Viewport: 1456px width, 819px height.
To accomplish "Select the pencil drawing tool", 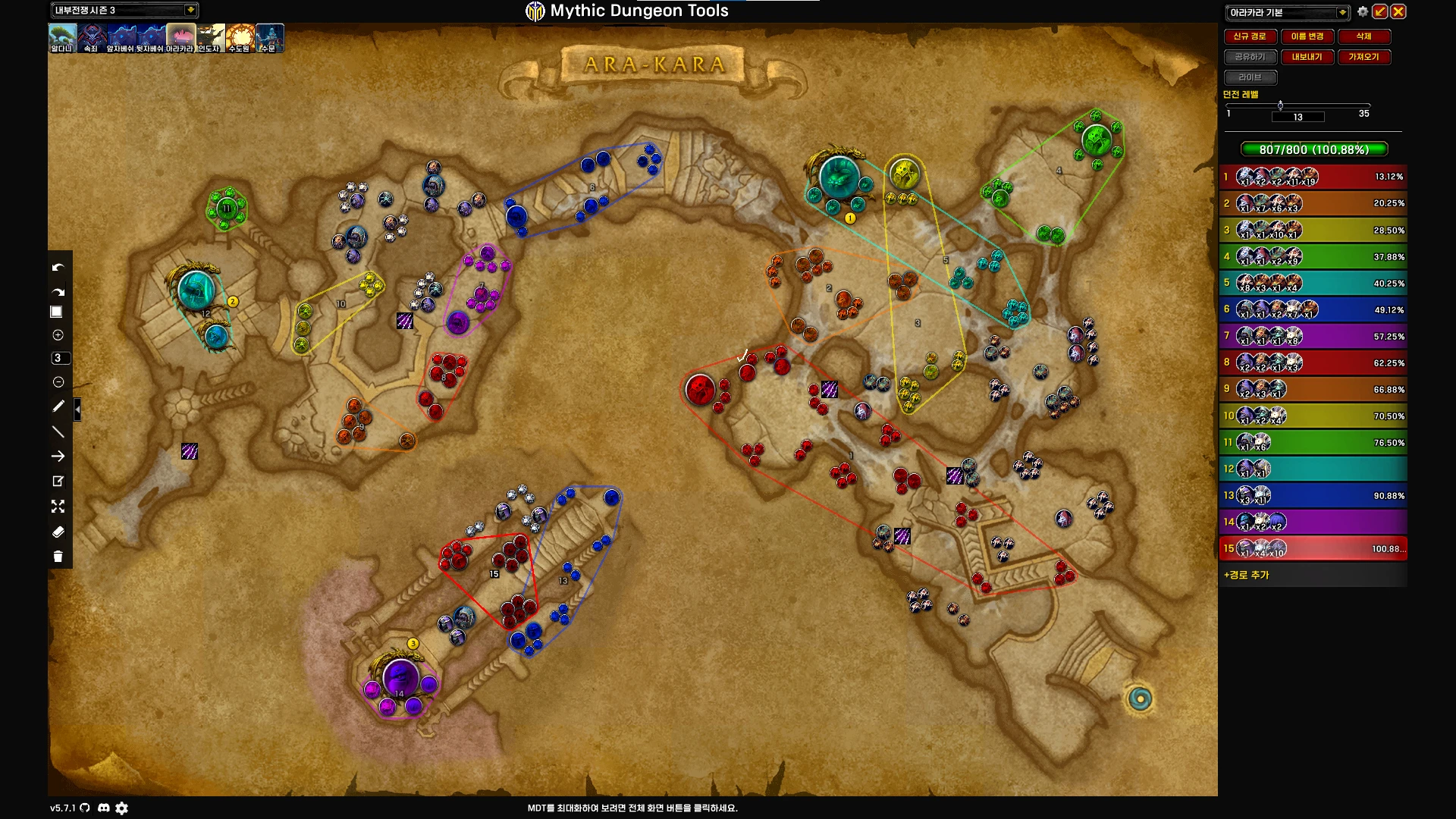I will pos(58,406).
